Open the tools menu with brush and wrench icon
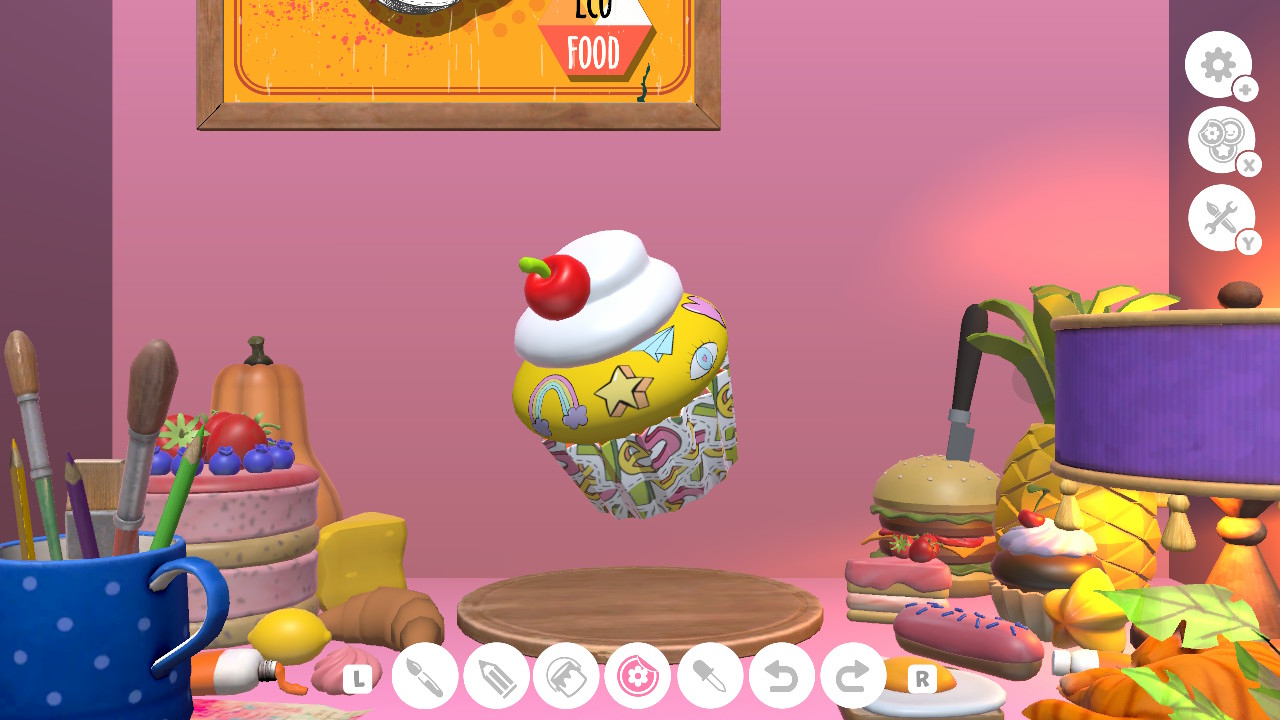Screen dimensions: 1280x720 [x=1221, y=216]
